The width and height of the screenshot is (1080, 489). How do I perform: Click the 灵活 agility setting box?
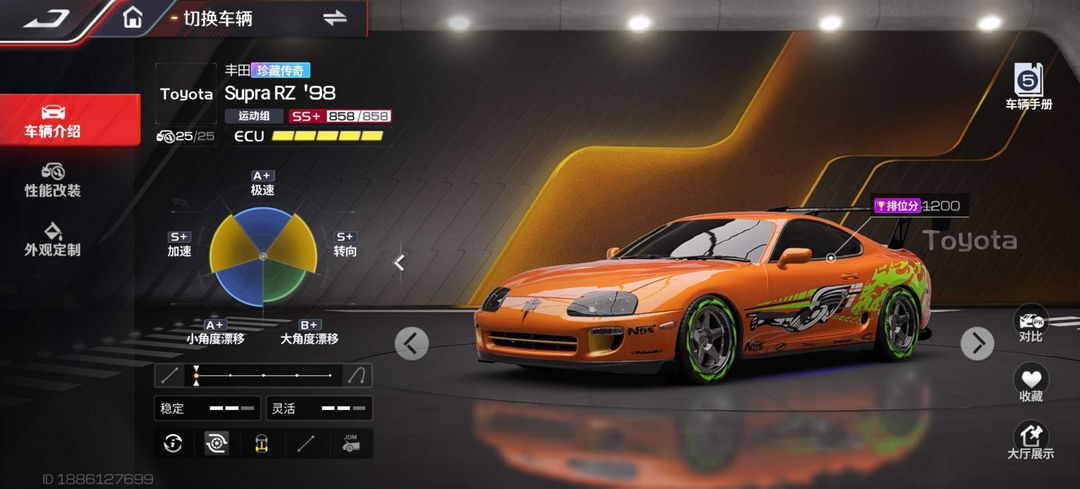tap(319, 408)
